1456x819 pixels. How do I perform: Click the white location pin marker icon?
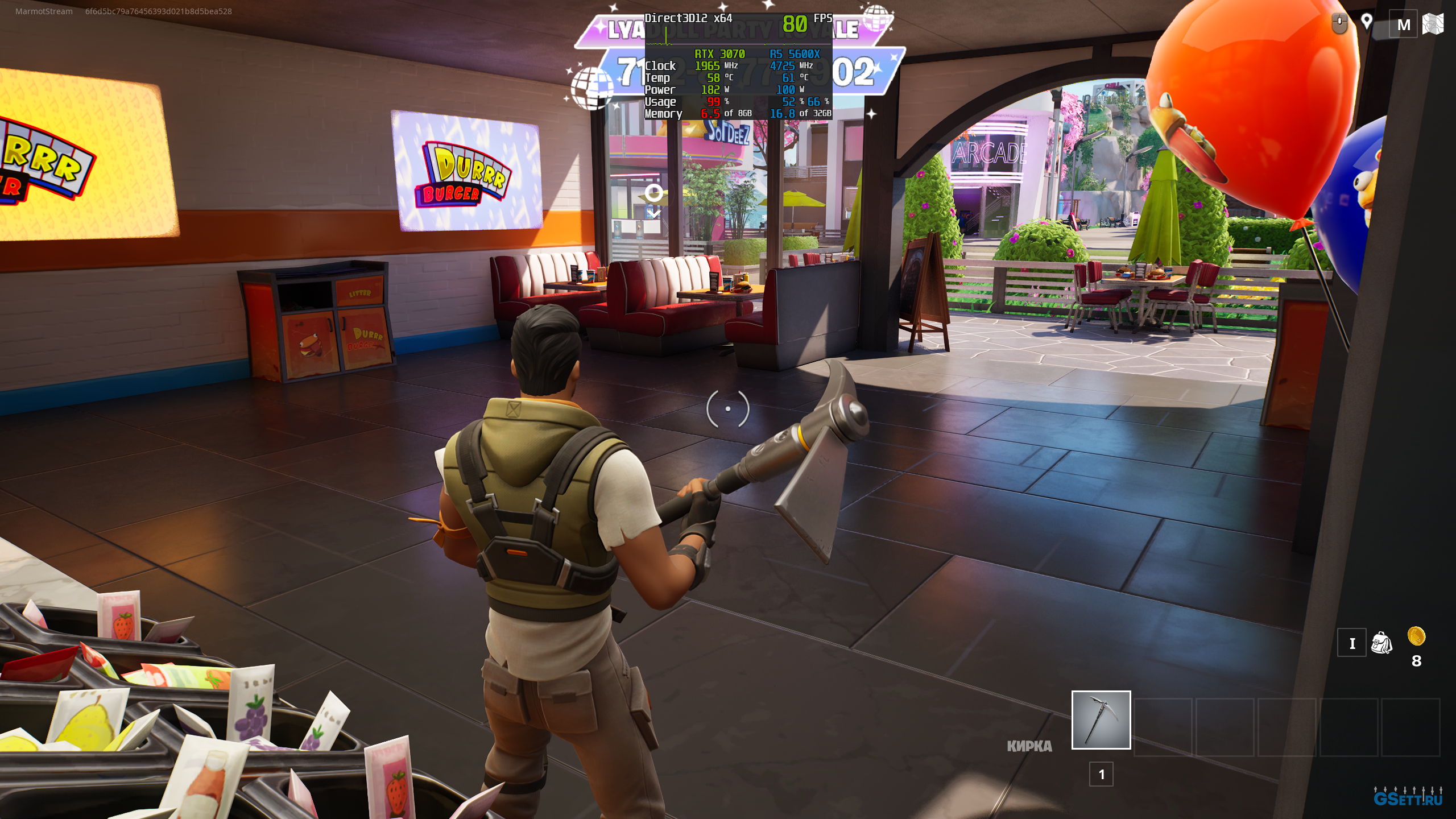coord(1366,22)
